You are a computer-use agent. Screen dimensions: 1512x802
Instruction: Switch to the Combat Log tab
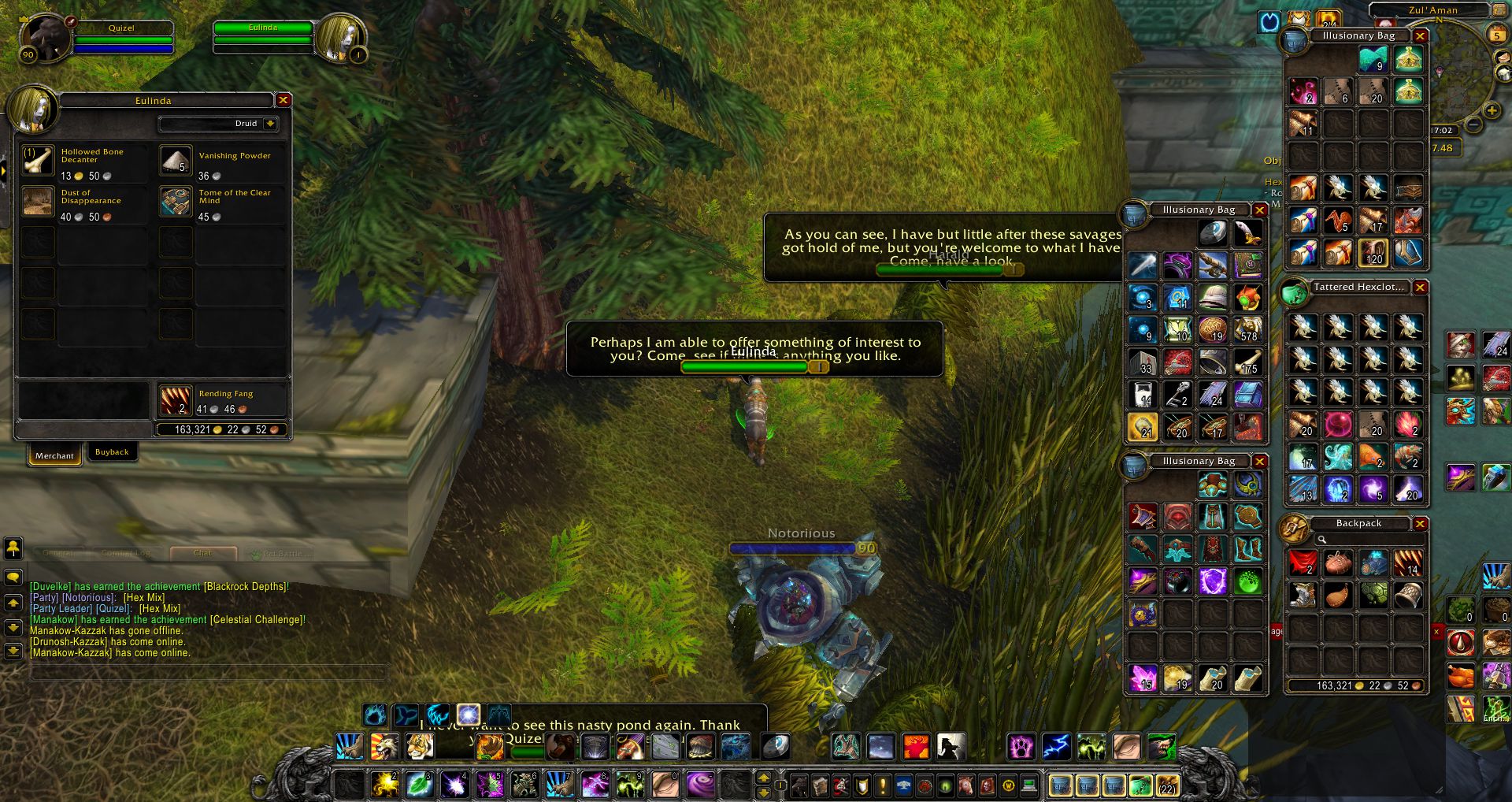[x=125, y=553]
